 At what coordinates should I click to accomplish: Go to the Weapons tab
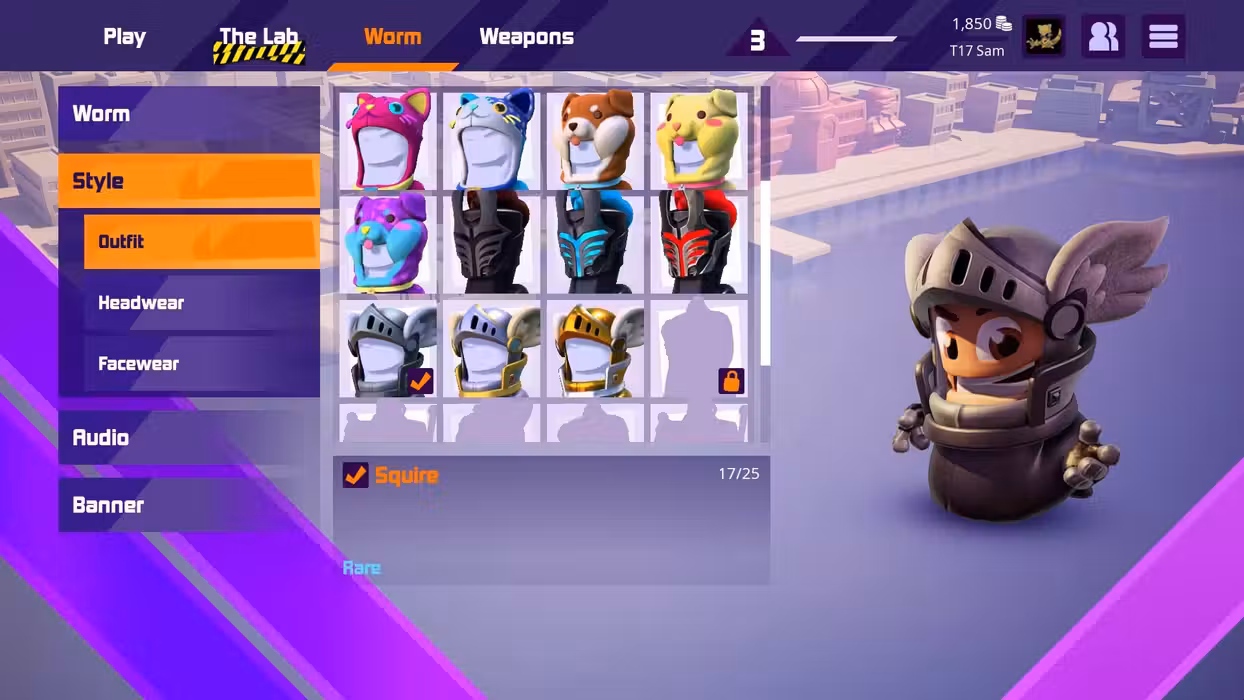[526, 37]
